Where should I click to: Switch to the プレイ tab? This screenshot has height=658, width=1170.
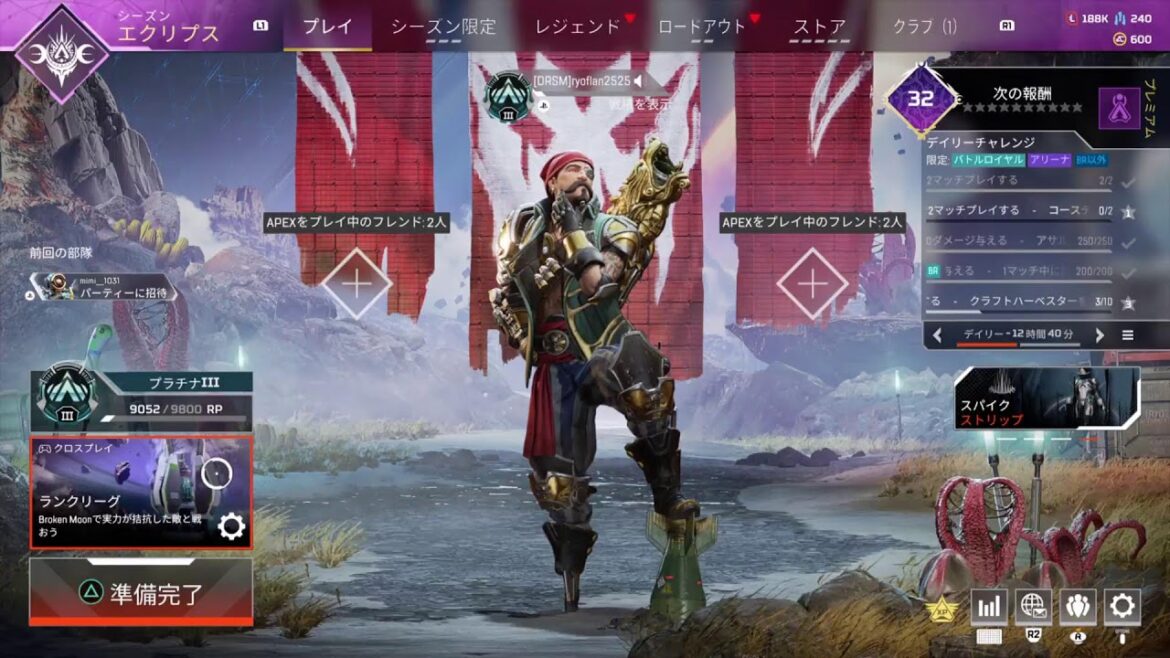pos(327,27)
